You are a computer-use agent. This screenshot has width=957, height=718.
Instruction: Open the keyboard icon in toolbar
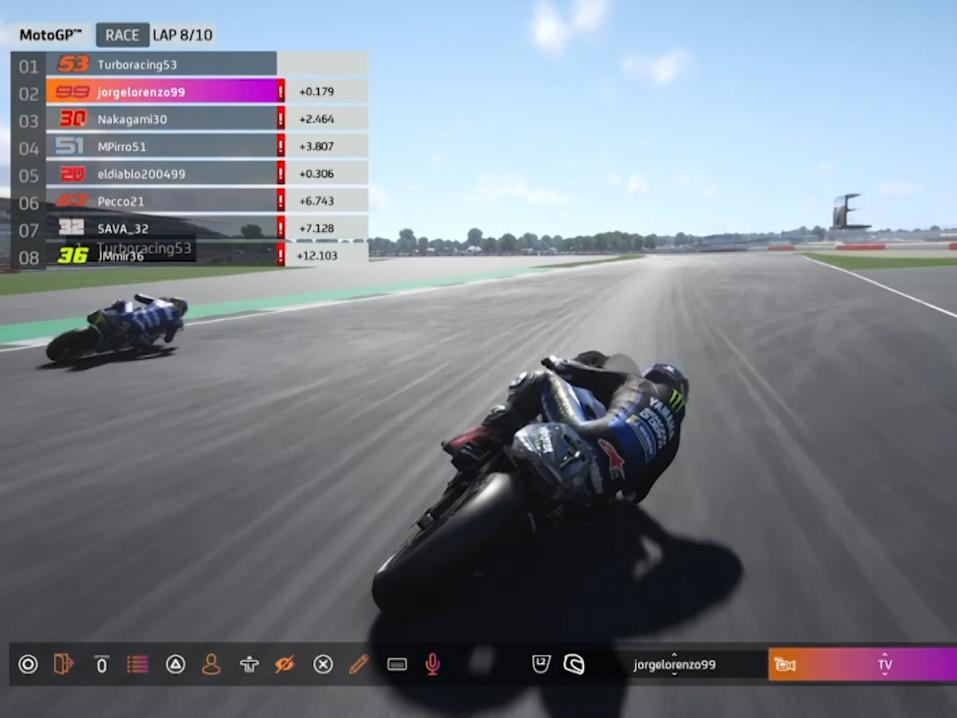pos(397,664)
